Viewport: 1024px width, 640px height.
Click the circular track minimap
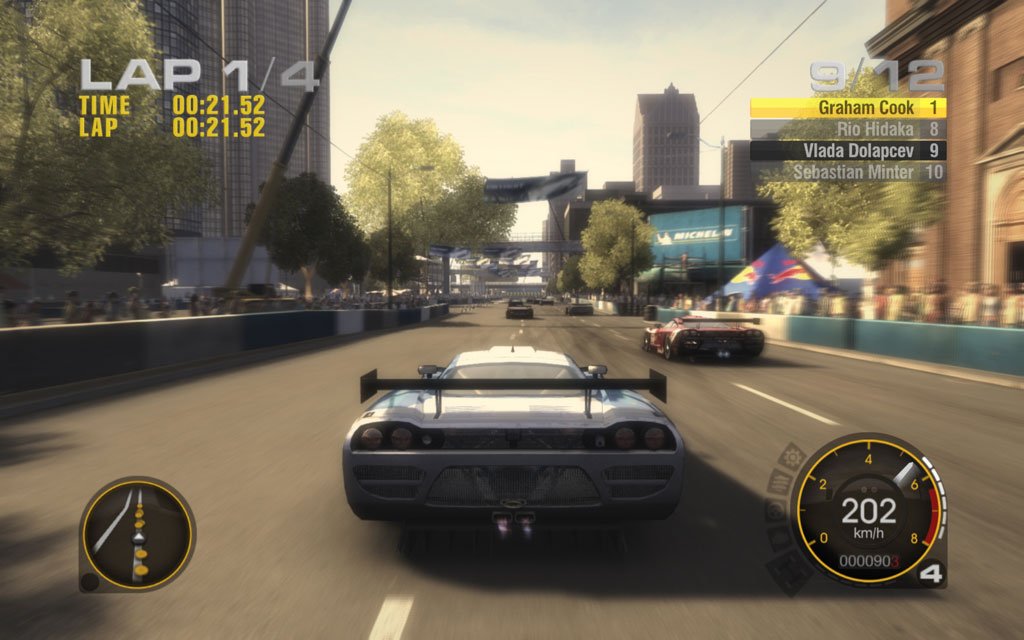[x=137, y=534]
